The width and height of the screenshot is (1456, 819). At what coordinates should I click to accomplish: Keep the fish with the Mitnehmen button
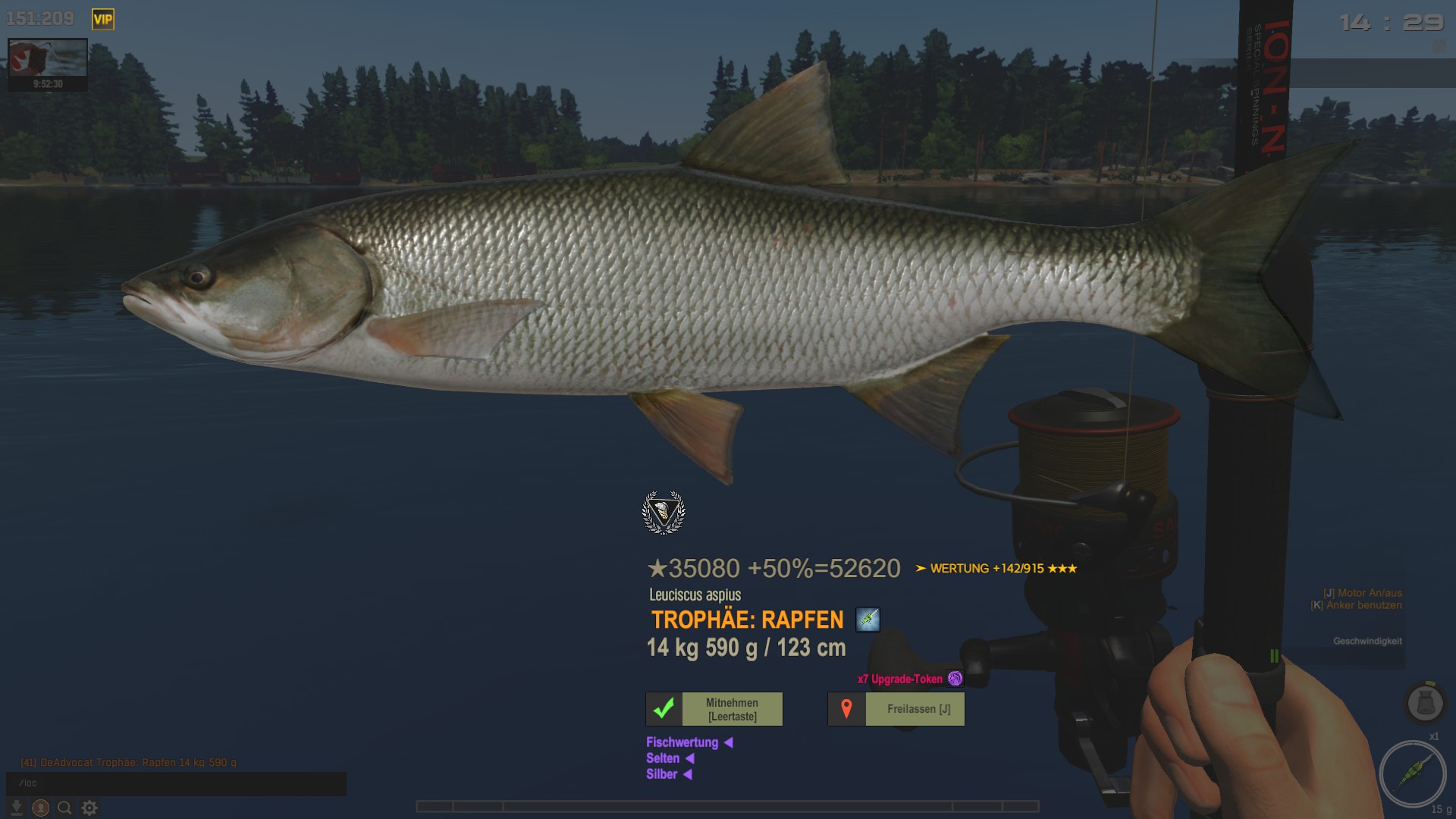coord(714,709)
